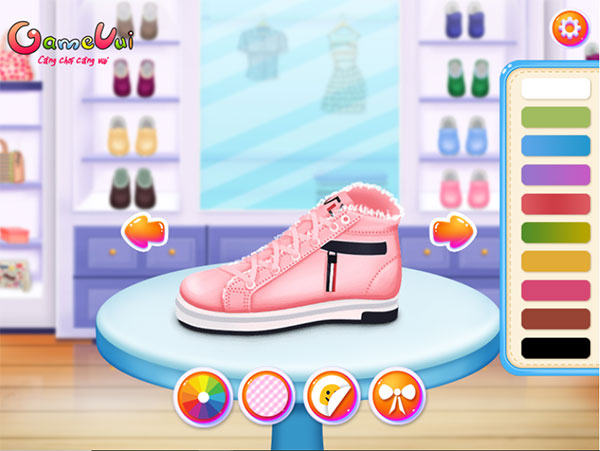Apply the green-yellow gradient swatch
The height and width of the screenshot is (451, 600).
[x=556, y=233]
